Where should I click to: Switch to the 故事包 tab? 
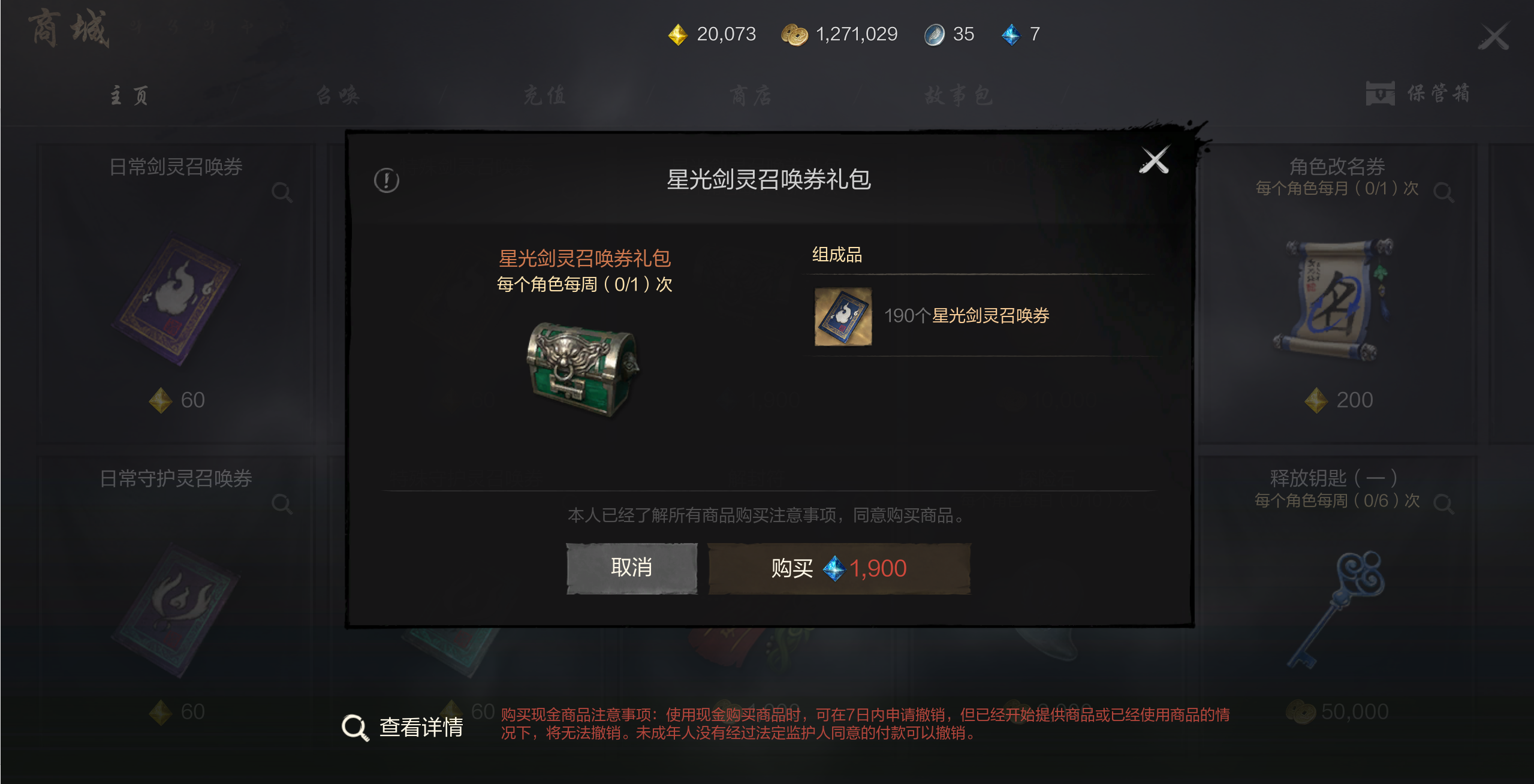pos(958,94)
